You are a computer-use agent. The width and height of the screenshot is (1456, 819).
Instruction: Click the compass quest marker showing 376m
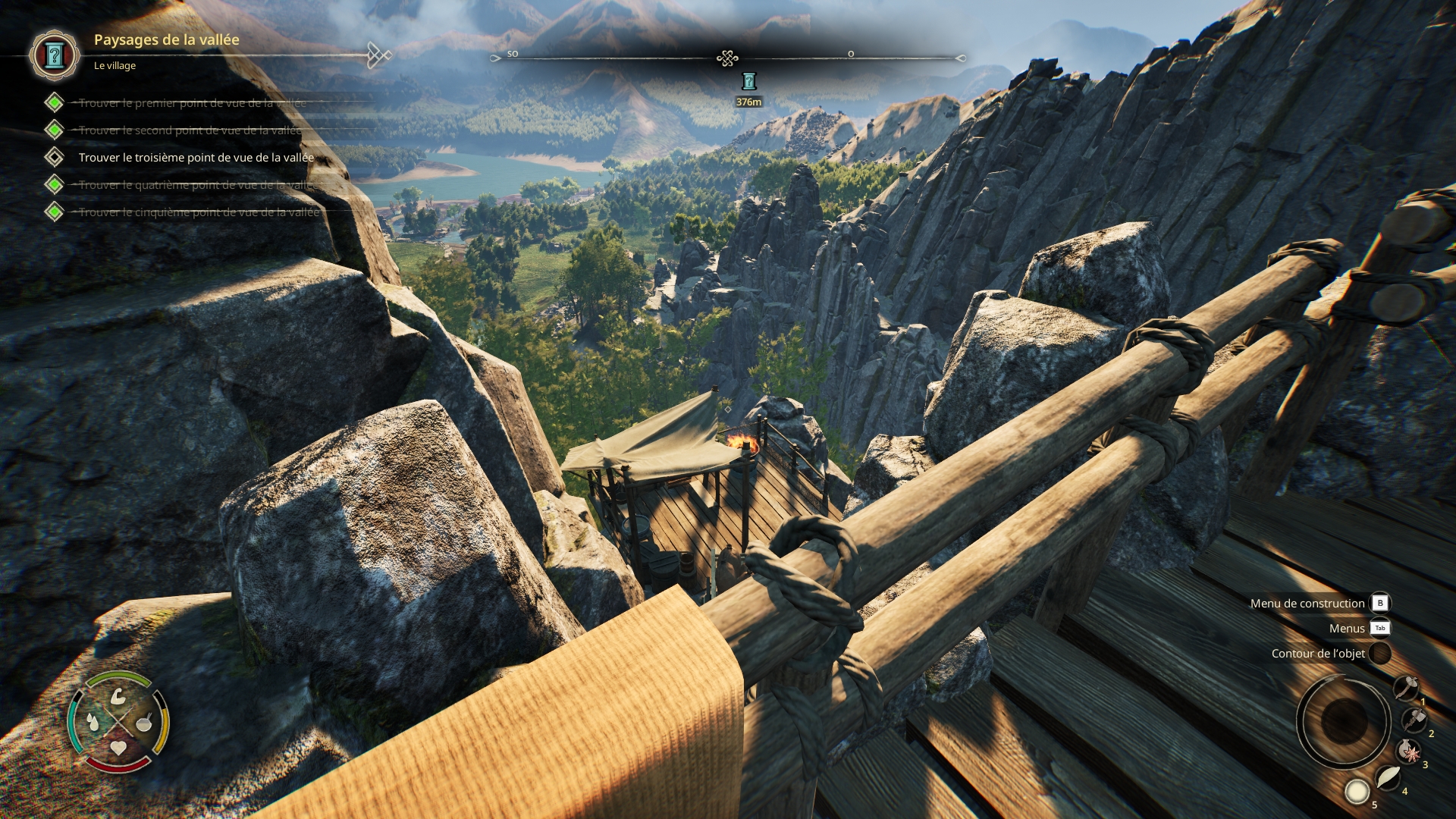click(x=748, y=82)
